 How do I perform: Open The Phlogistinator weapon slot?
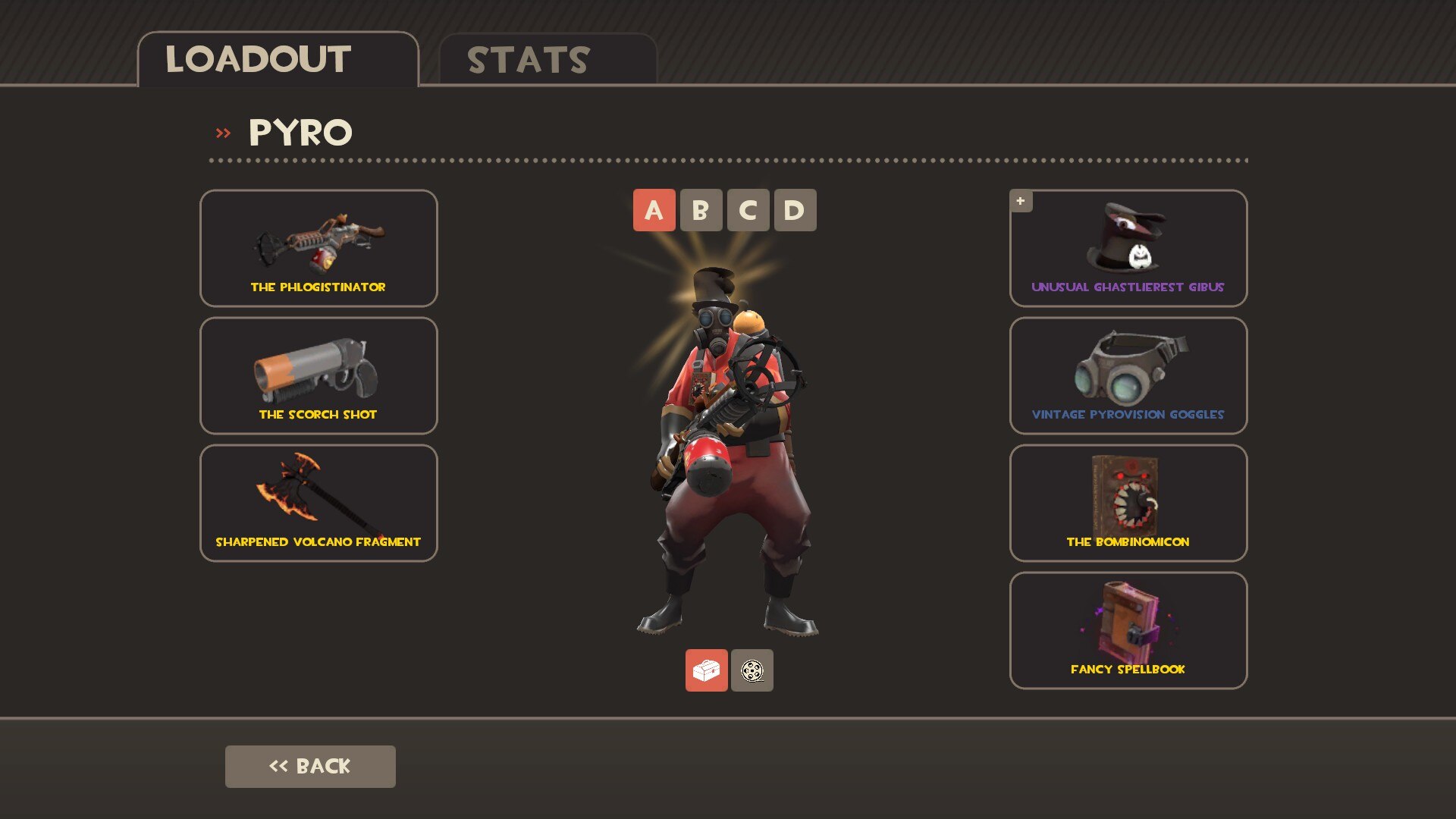[318, 248]
